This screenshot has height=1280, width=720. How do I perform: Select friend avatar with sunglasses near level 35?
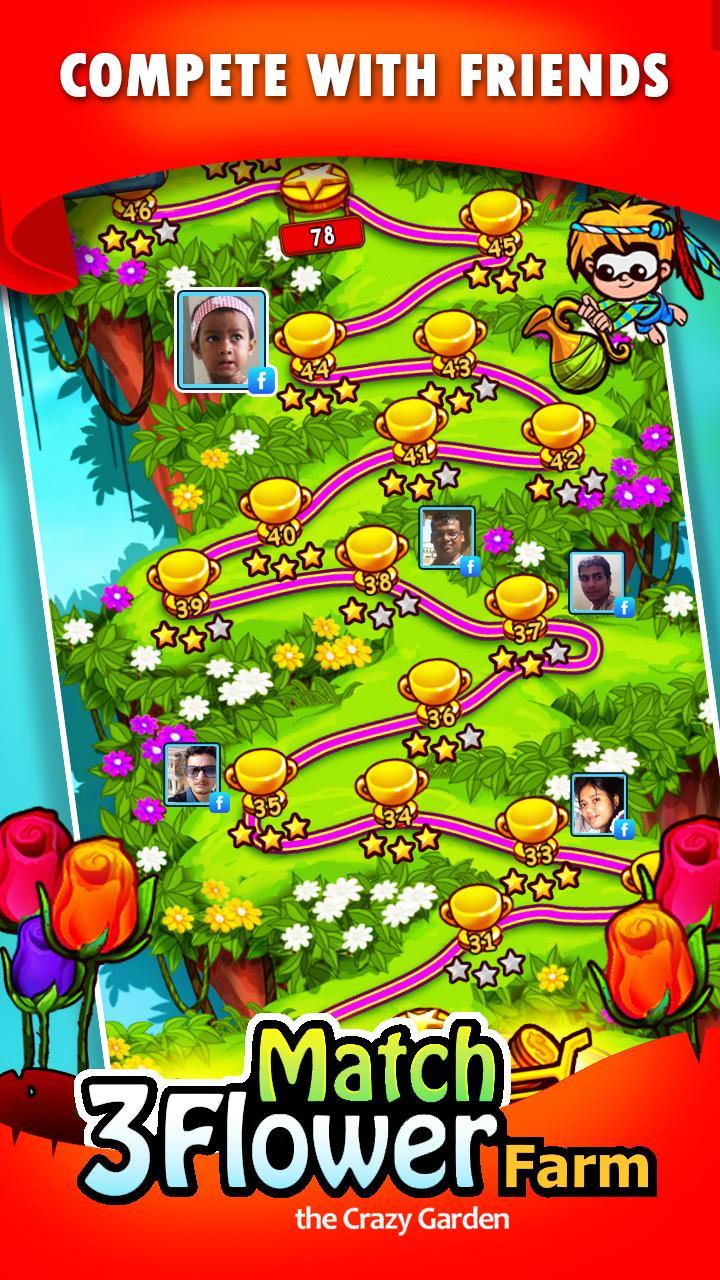tap(193, 774)
